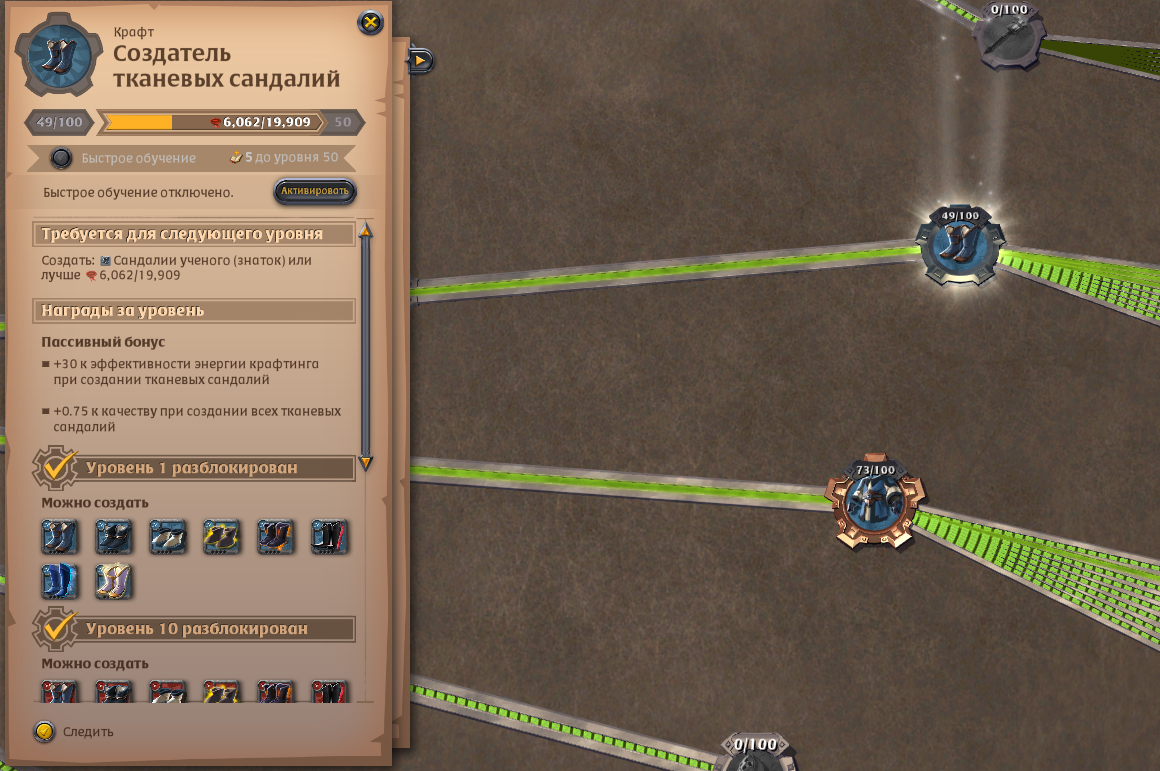Click the scrollbar's up arrow

point(366,231)
